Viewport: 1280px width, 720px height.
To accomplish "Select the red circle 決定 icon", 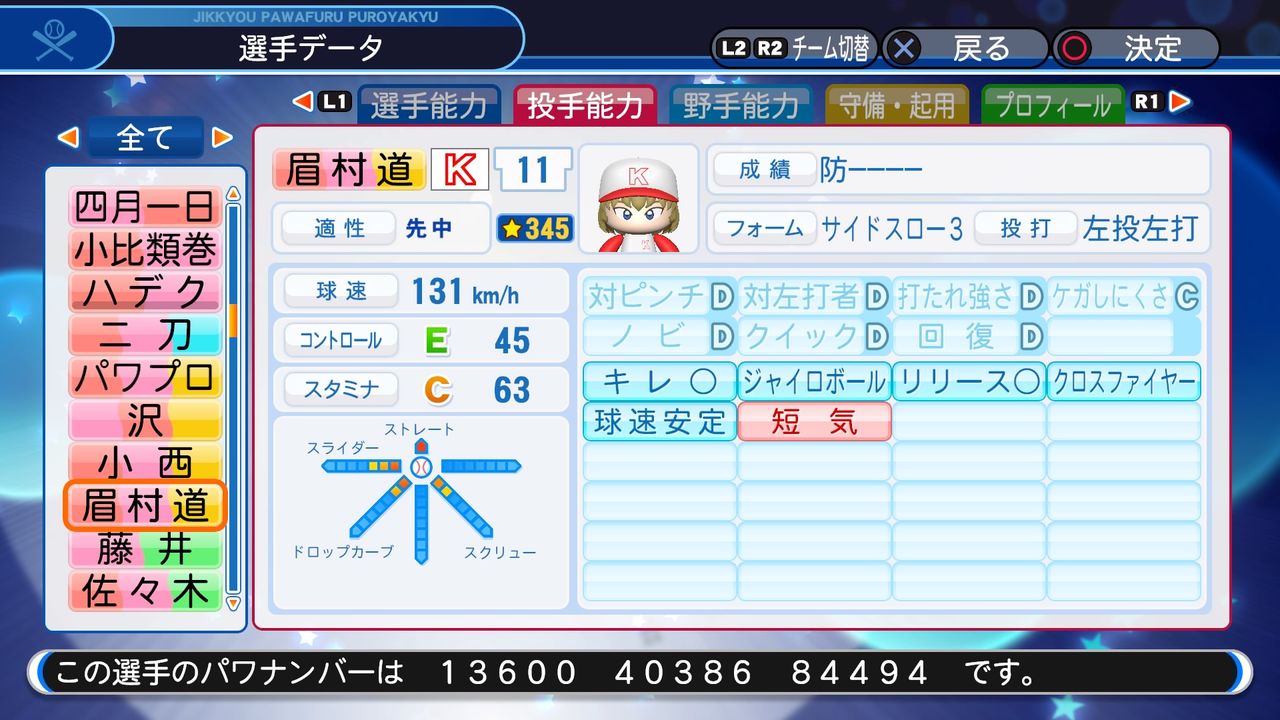I will click(x=1075, y=46).
